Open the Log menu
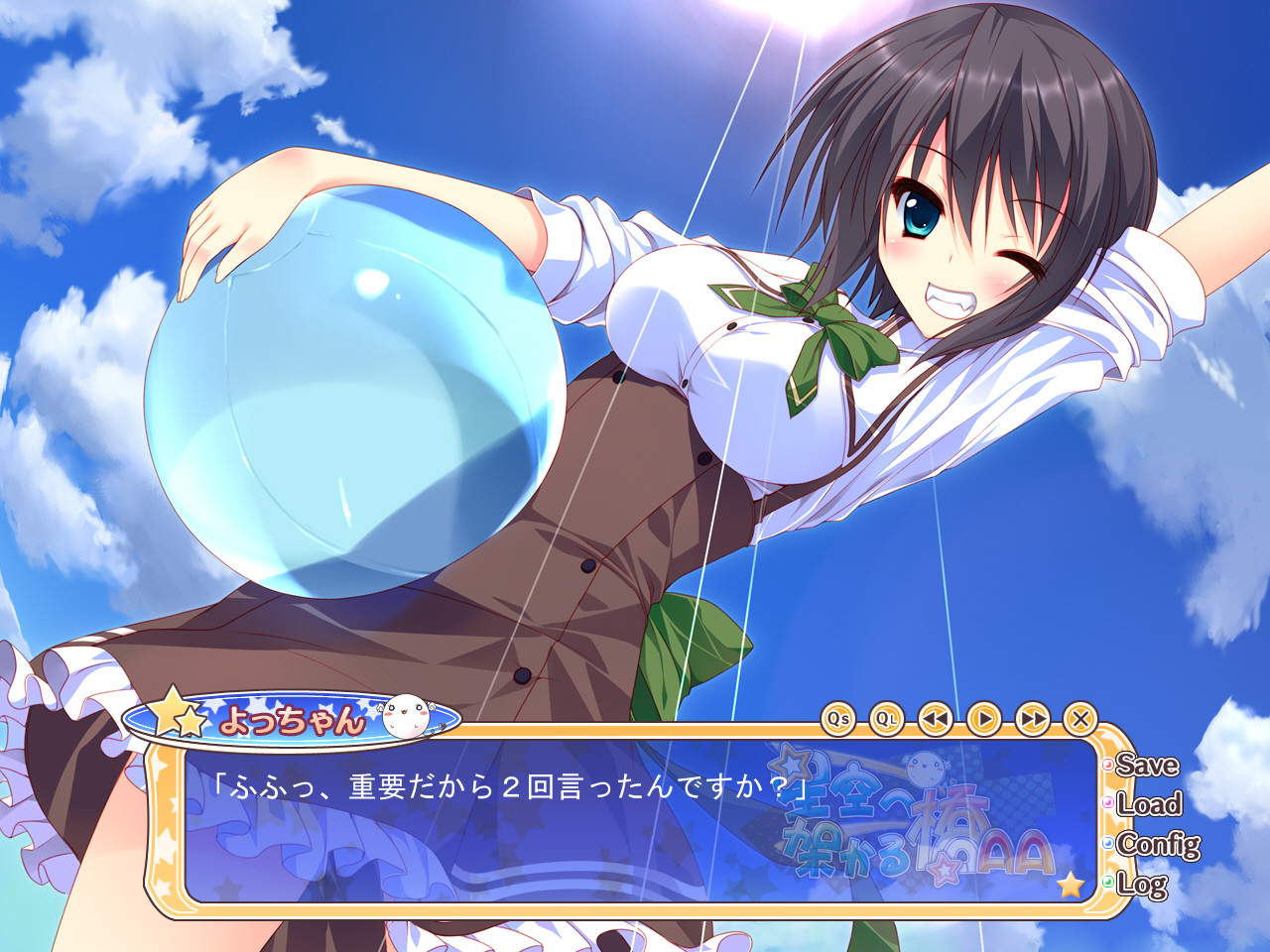 point(1143,884)
